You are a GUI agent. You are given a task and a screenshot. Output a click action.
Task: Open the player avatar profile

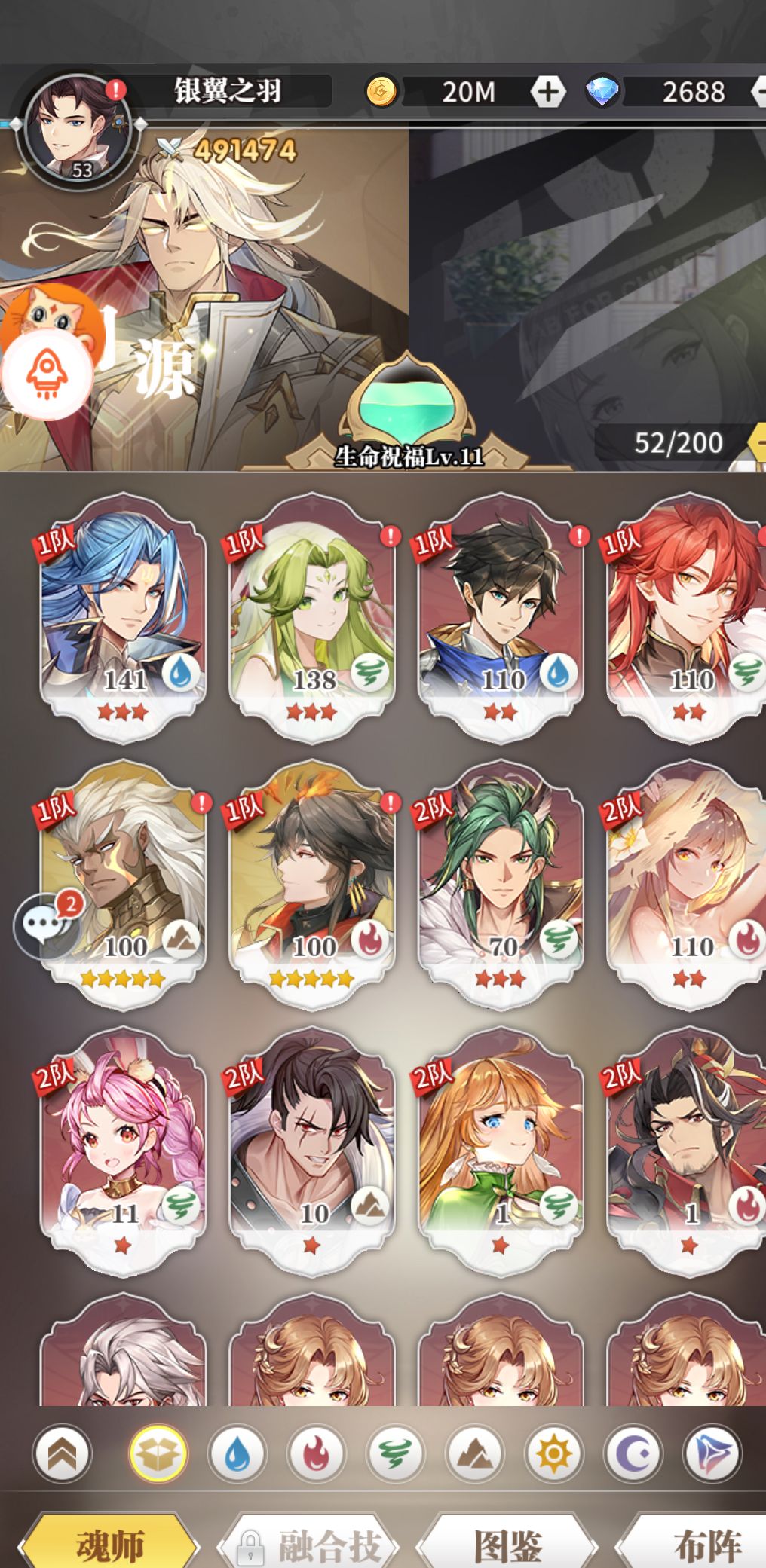[78, 128]
